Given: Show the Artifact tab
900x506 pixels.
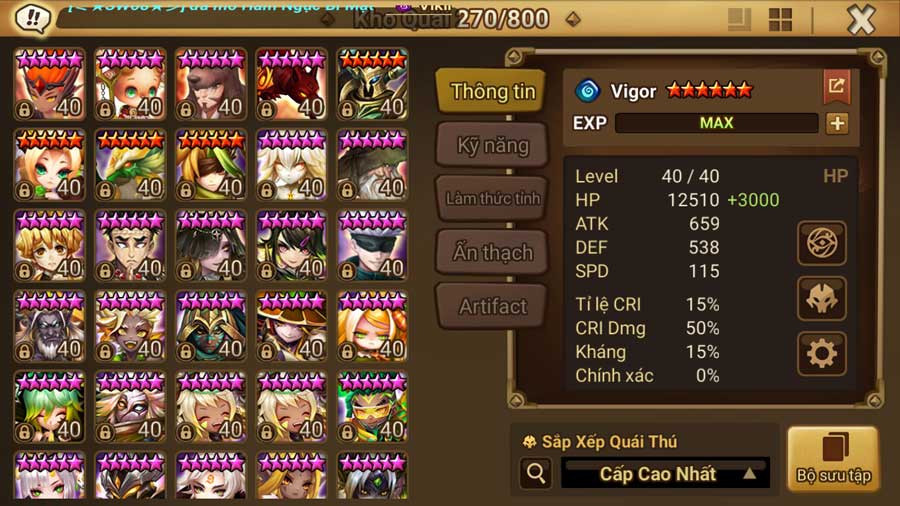Looking at the screenshot, I should (492, 306).
